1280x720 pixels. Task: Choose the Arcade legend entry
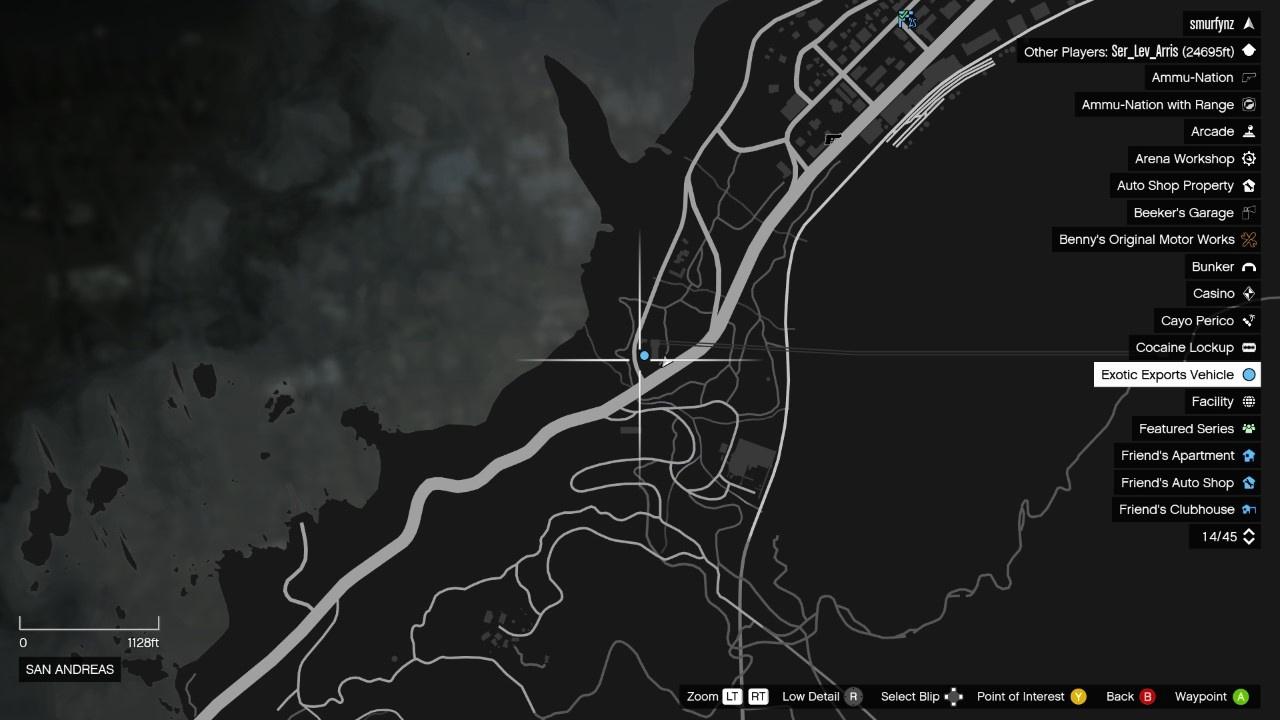[1221, 132]
